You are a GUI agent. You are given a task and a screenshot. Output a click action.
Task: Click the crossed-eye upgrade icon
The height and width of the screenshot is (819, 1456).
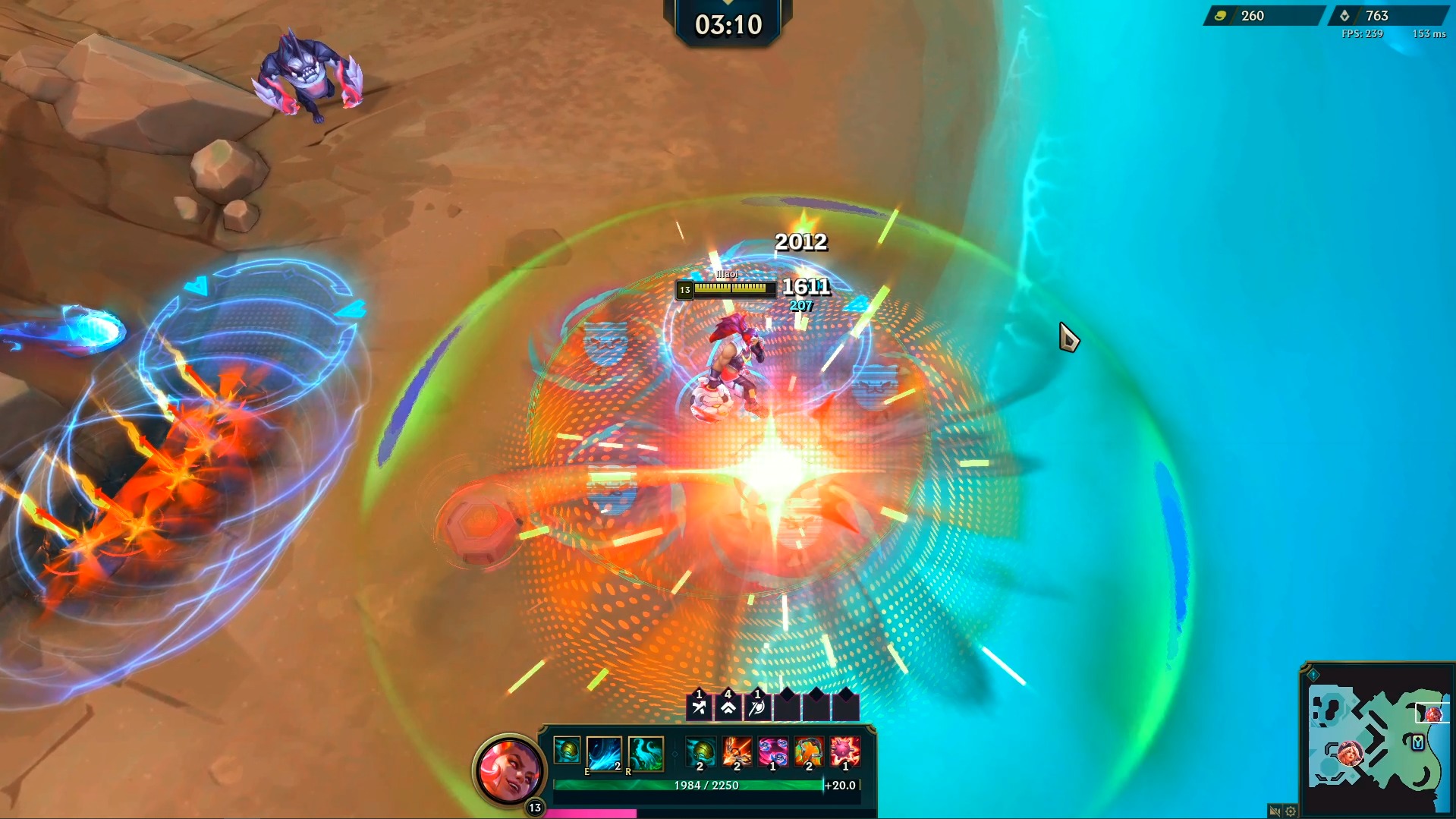click(757, 707)
